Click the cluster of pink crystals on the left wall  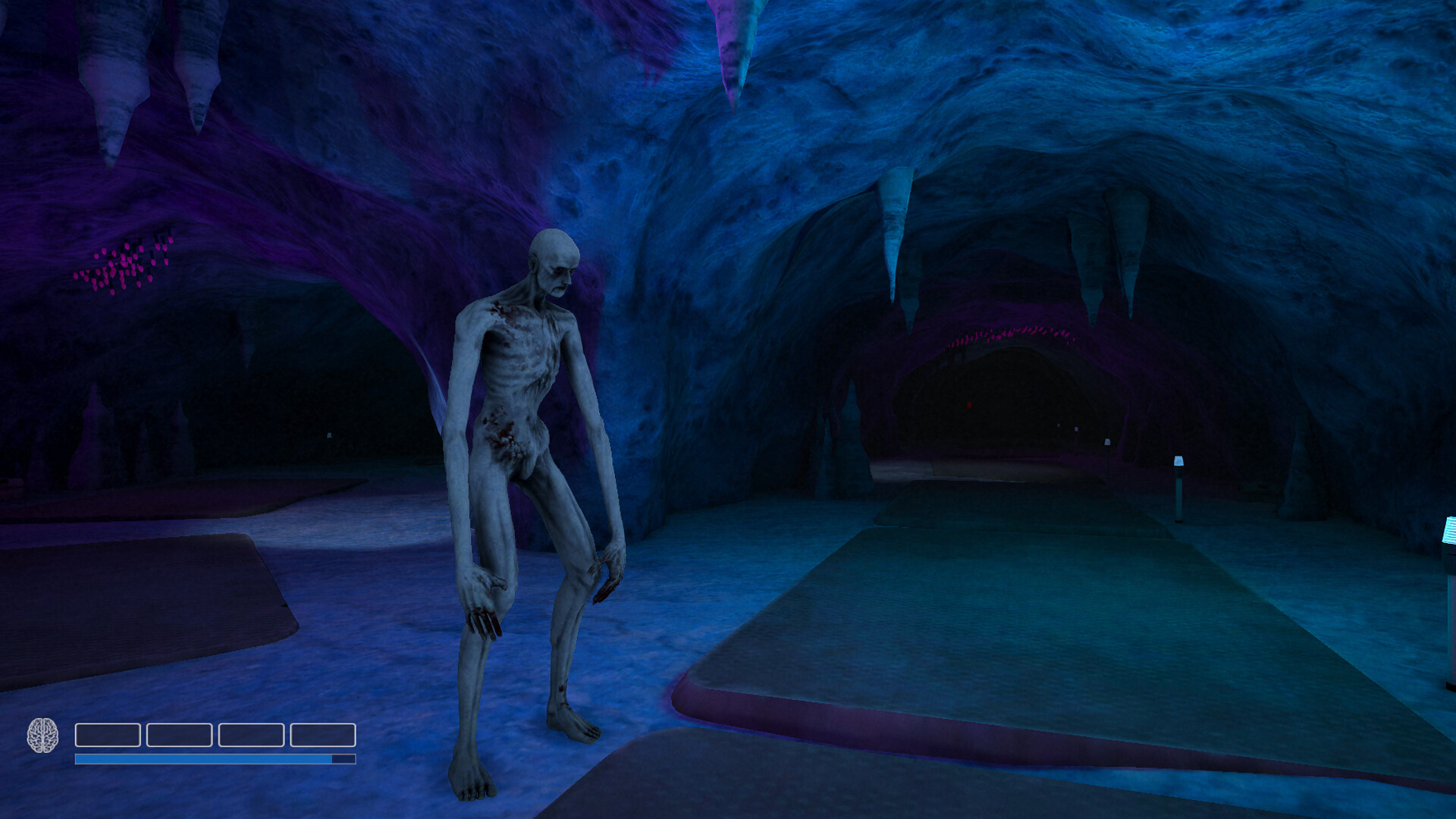coord(125,265)
